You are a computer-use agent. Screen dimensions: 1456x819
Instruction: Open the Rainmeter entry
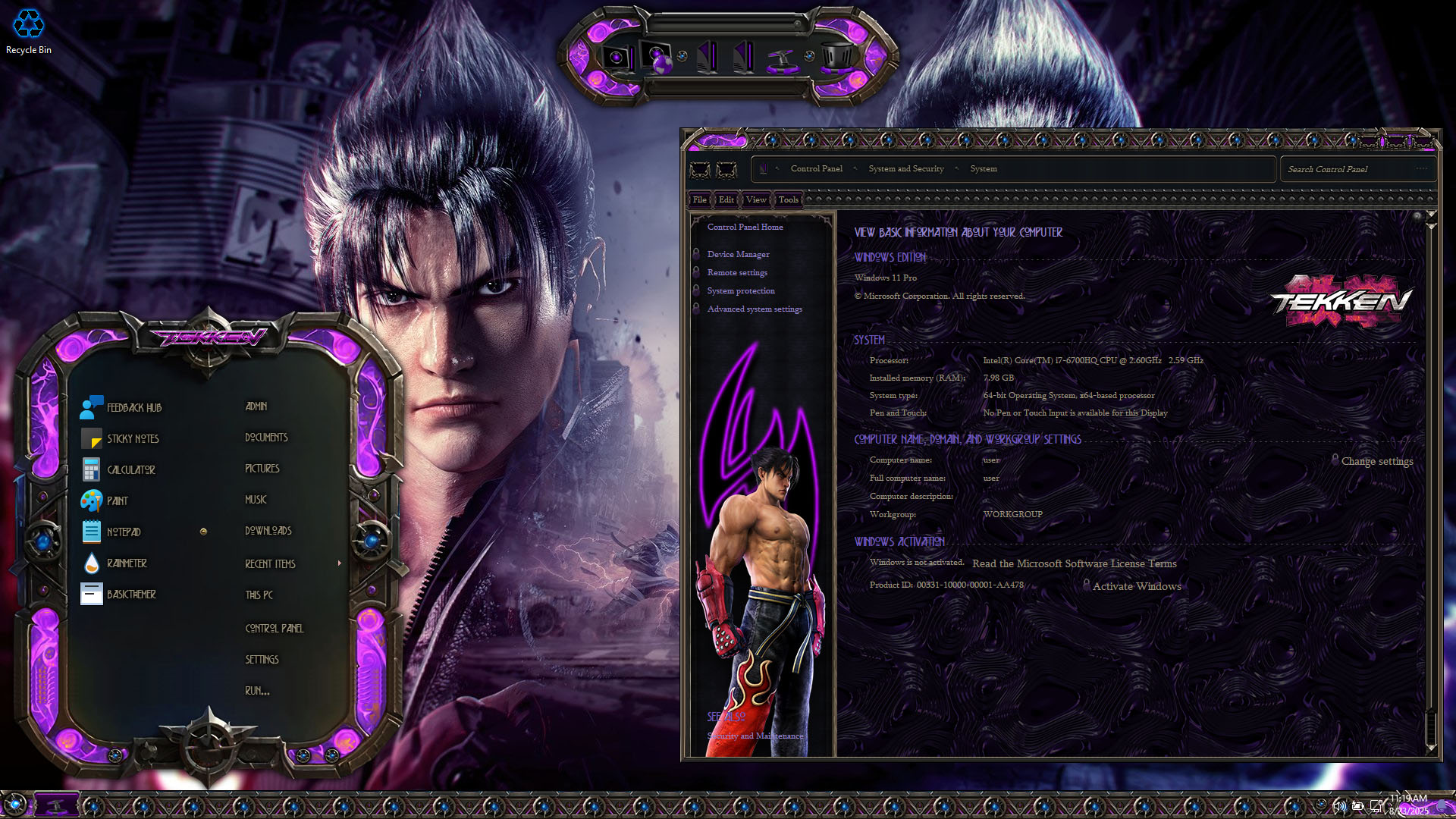click(127, 563)
